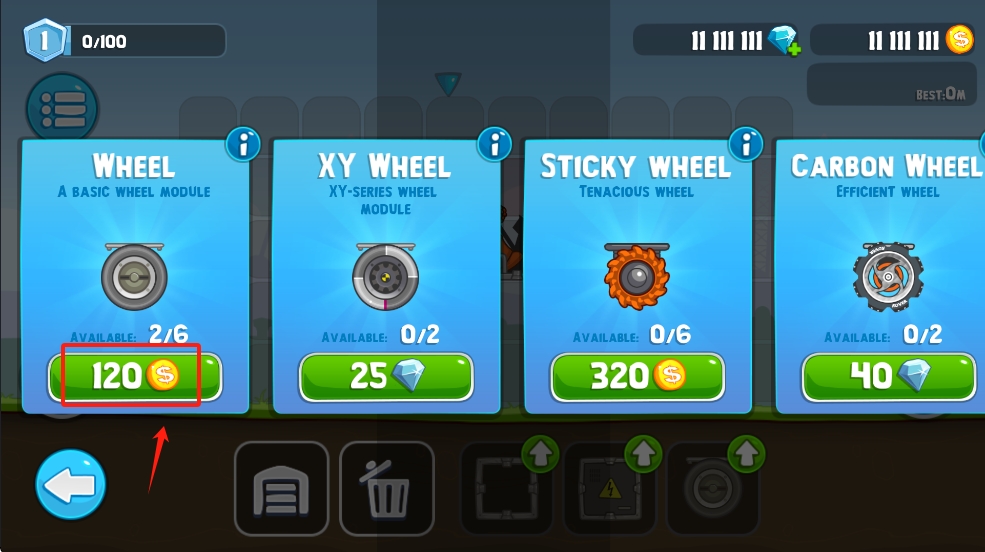The width and height of the screenshot is (985, 552).
Task: Select the wheel module upgrade slot
Action: point(713,488)
